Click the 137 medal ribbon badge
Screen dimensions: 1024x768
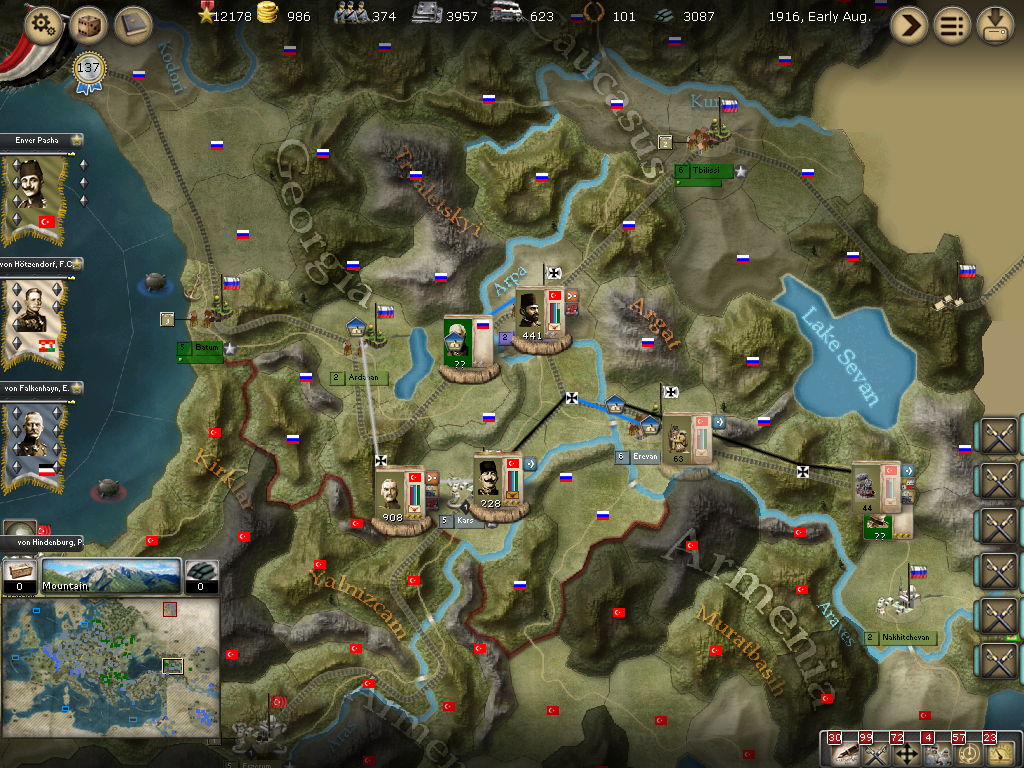pos(88,70)
